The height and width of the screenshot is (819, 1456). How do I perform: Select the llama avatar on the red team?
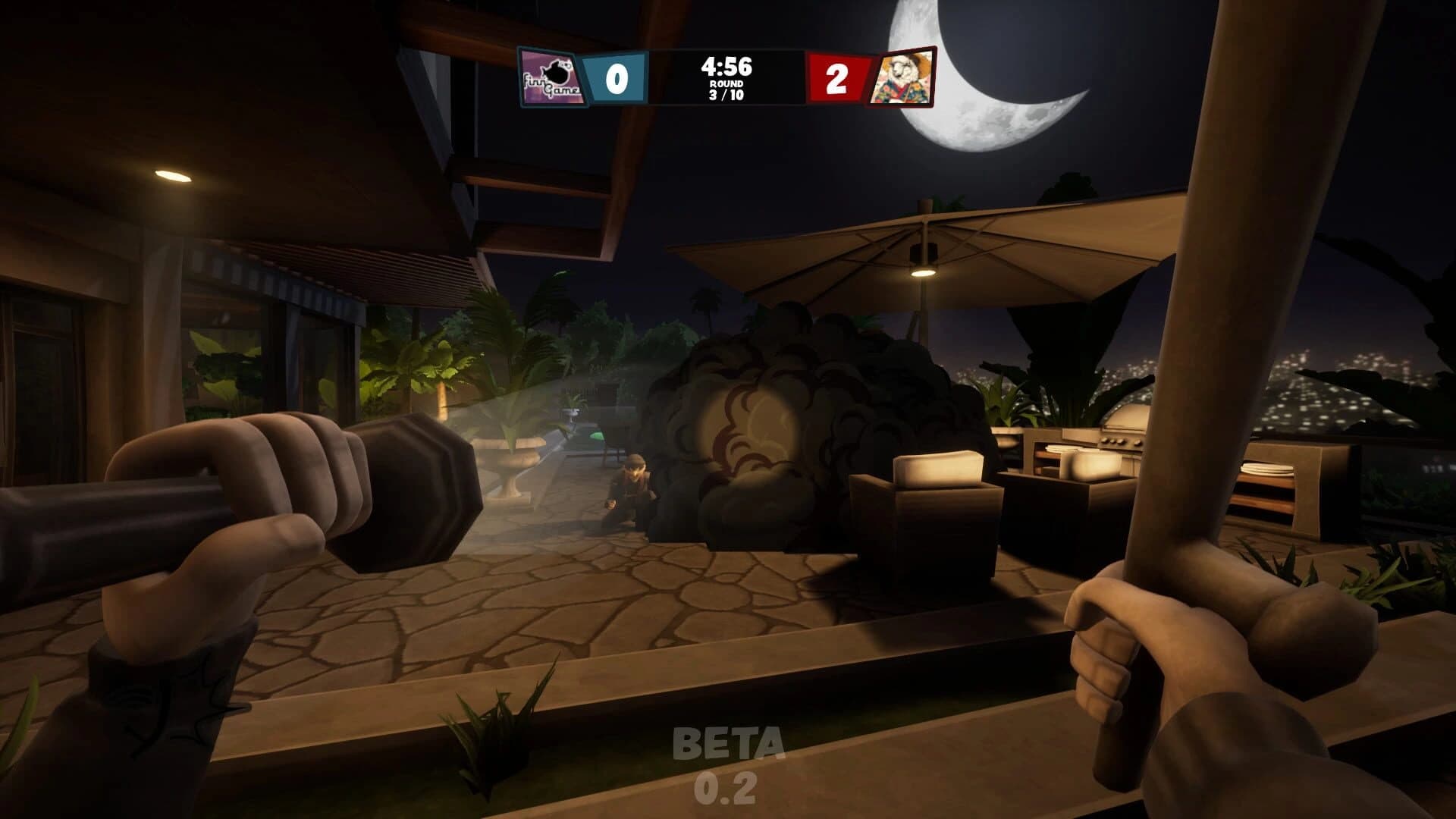(x=905, y=78)
